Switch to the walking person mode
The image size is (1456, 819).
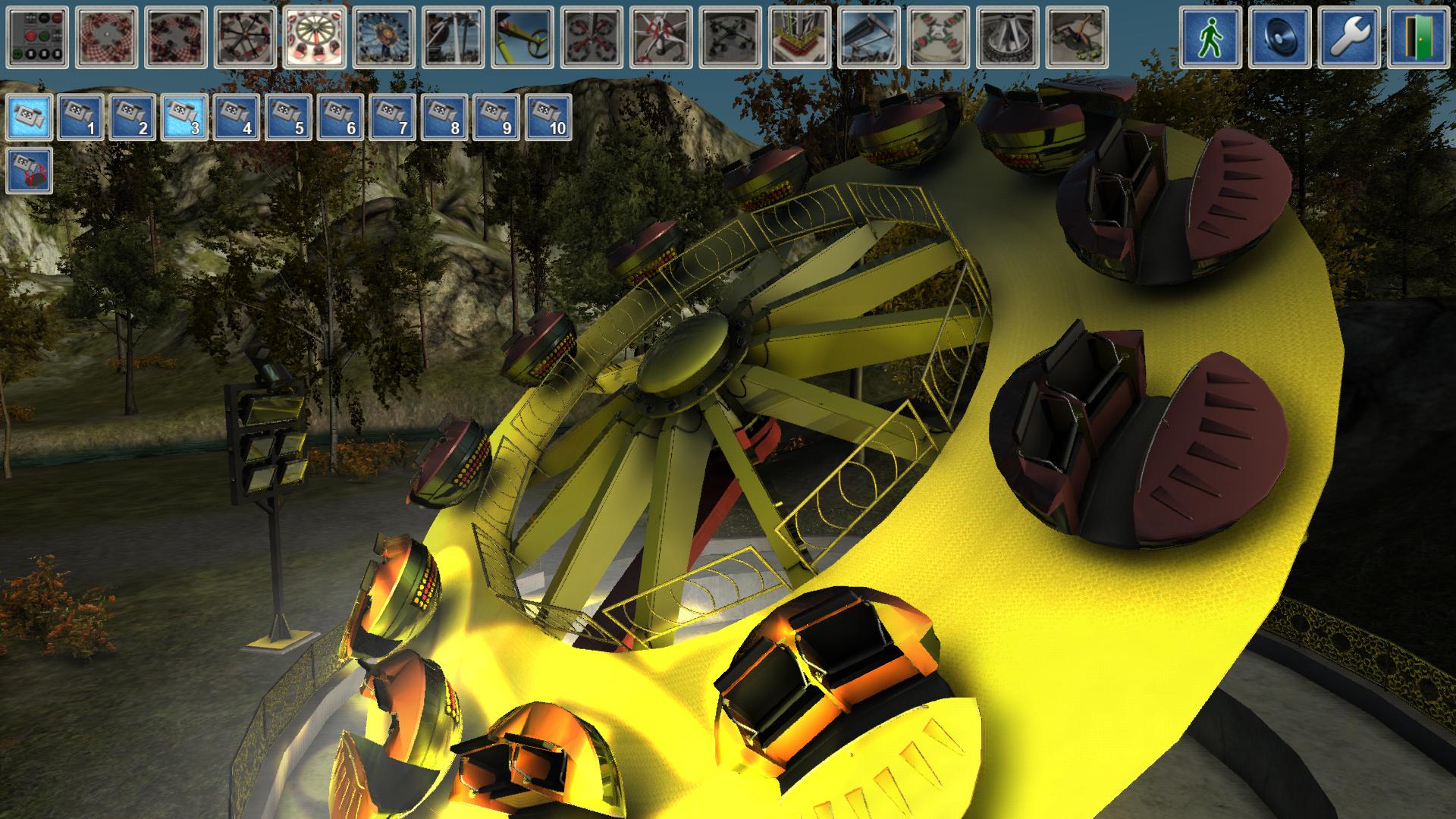[1210, 37]
